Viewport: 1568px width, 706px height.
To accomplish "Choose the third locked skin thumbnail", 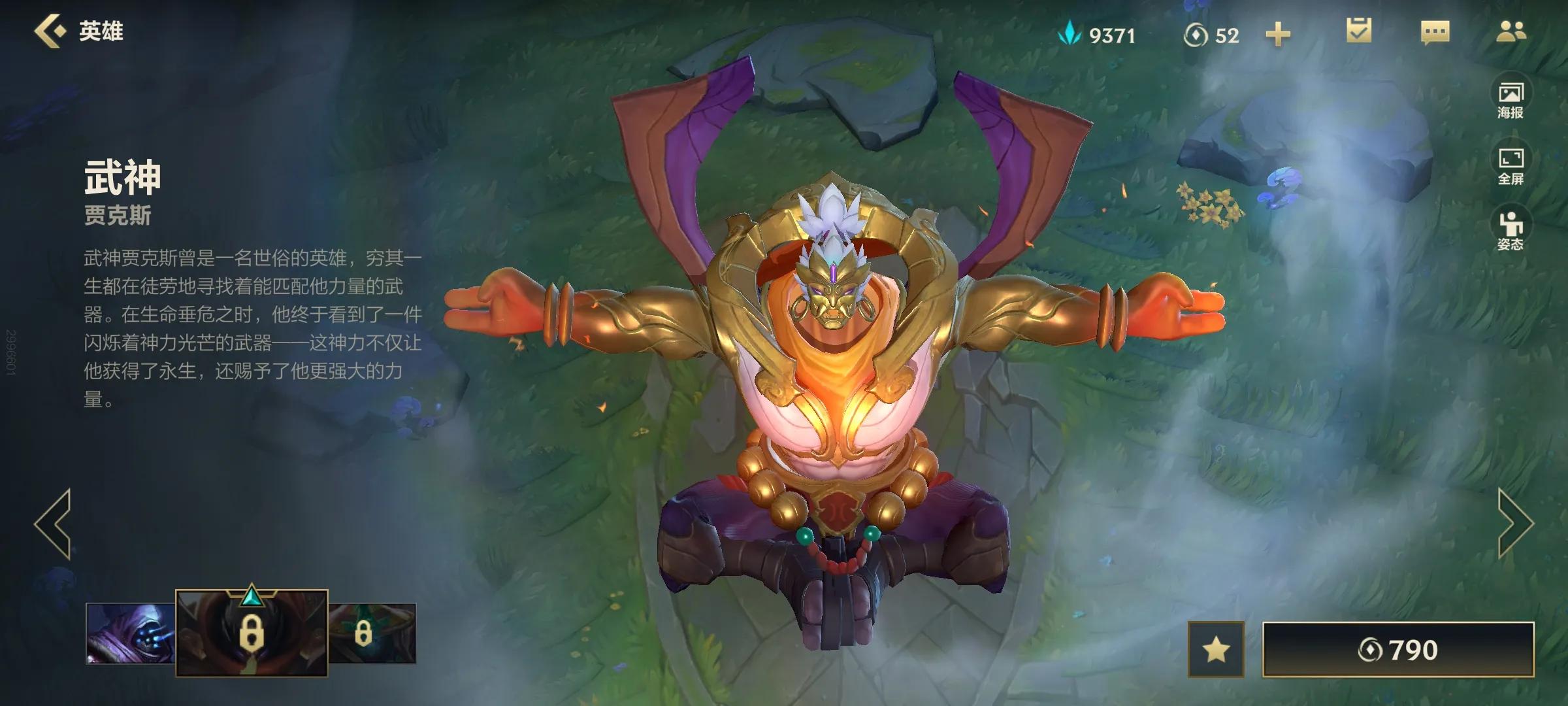I will (x=372, y=633).
